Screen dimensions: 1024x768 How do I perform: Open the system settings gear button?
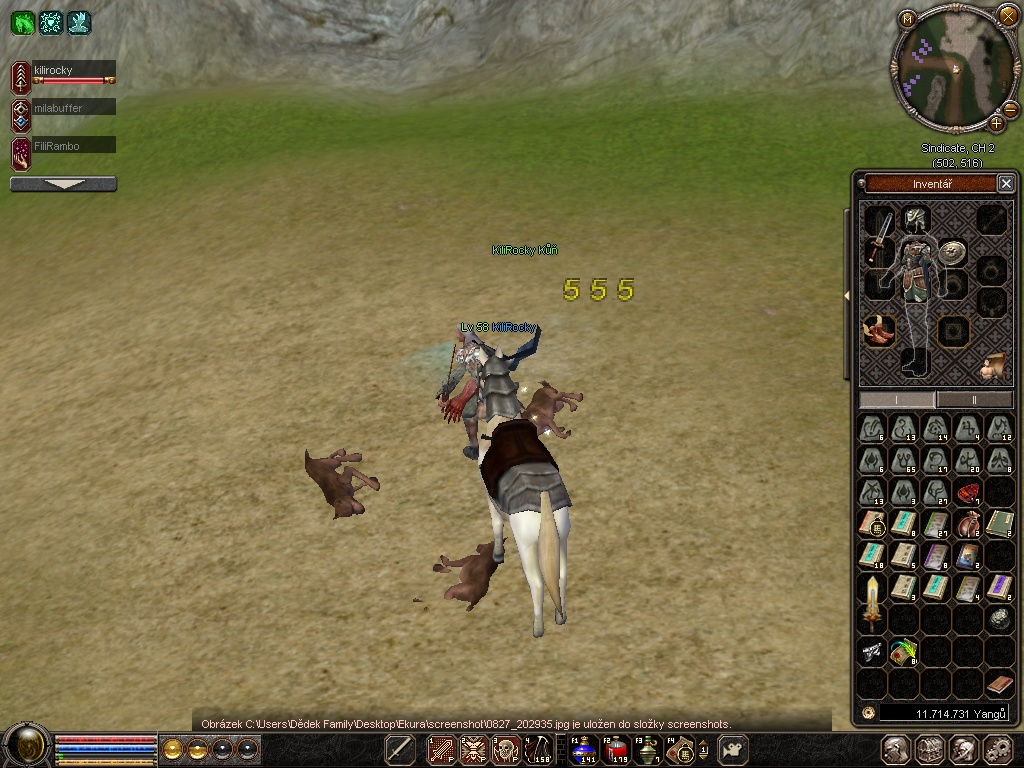click(998, 750)
